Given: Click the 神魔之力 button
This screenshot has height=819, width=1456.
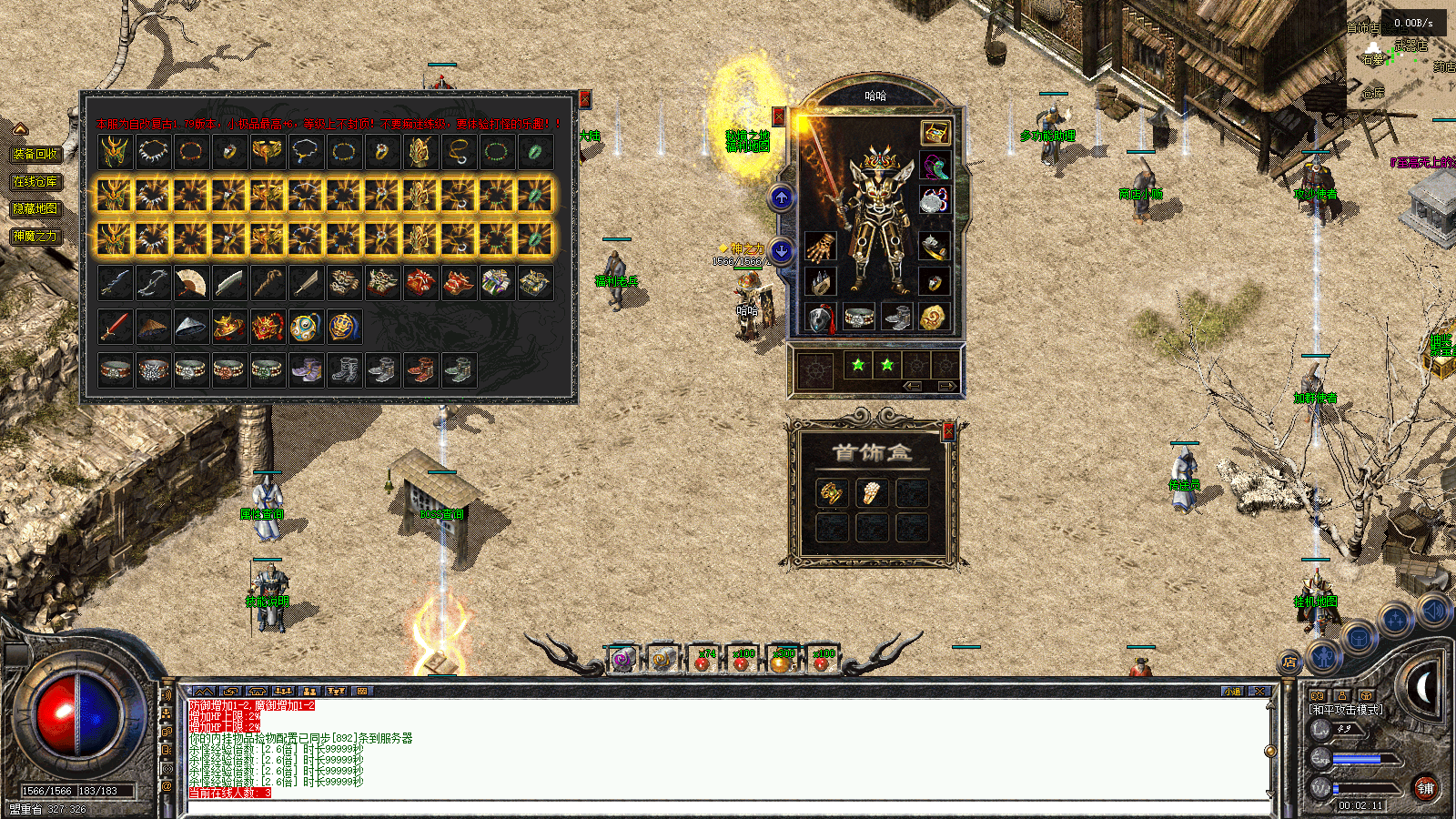Looking at the screenshot, I should point(35,236).
